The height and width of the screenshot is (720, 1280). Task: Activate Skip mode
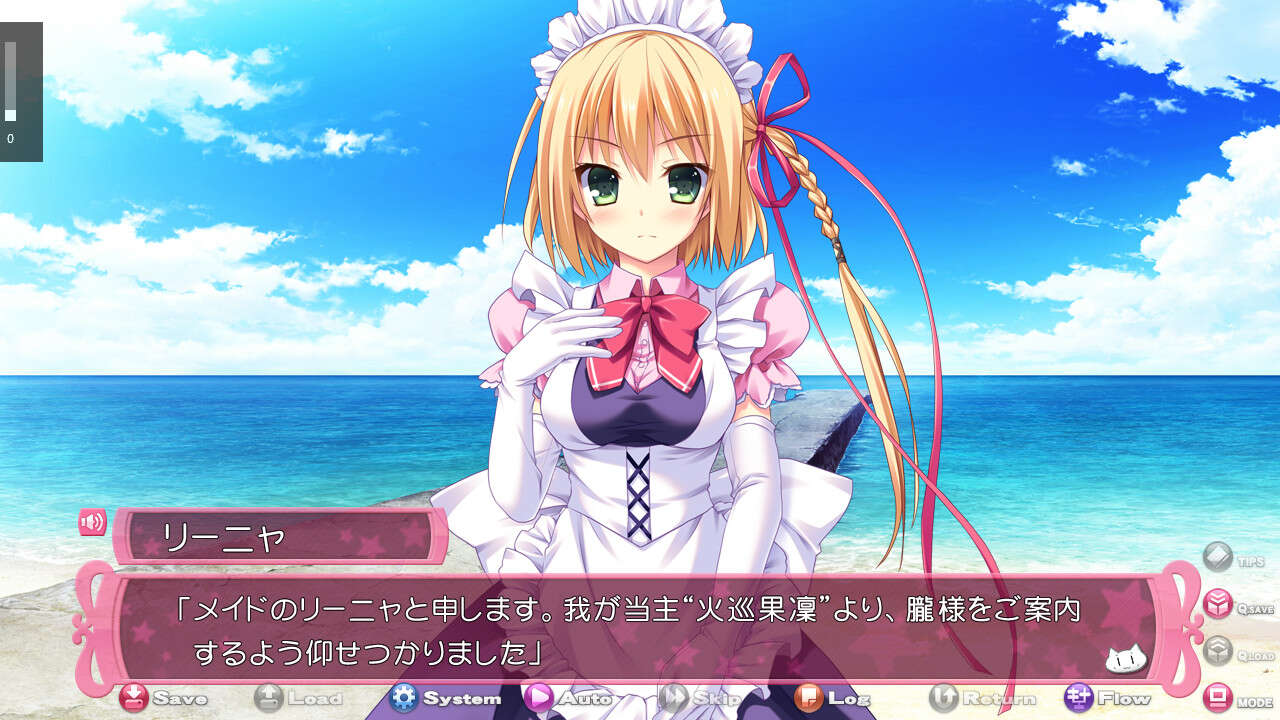tap(693, 697)
